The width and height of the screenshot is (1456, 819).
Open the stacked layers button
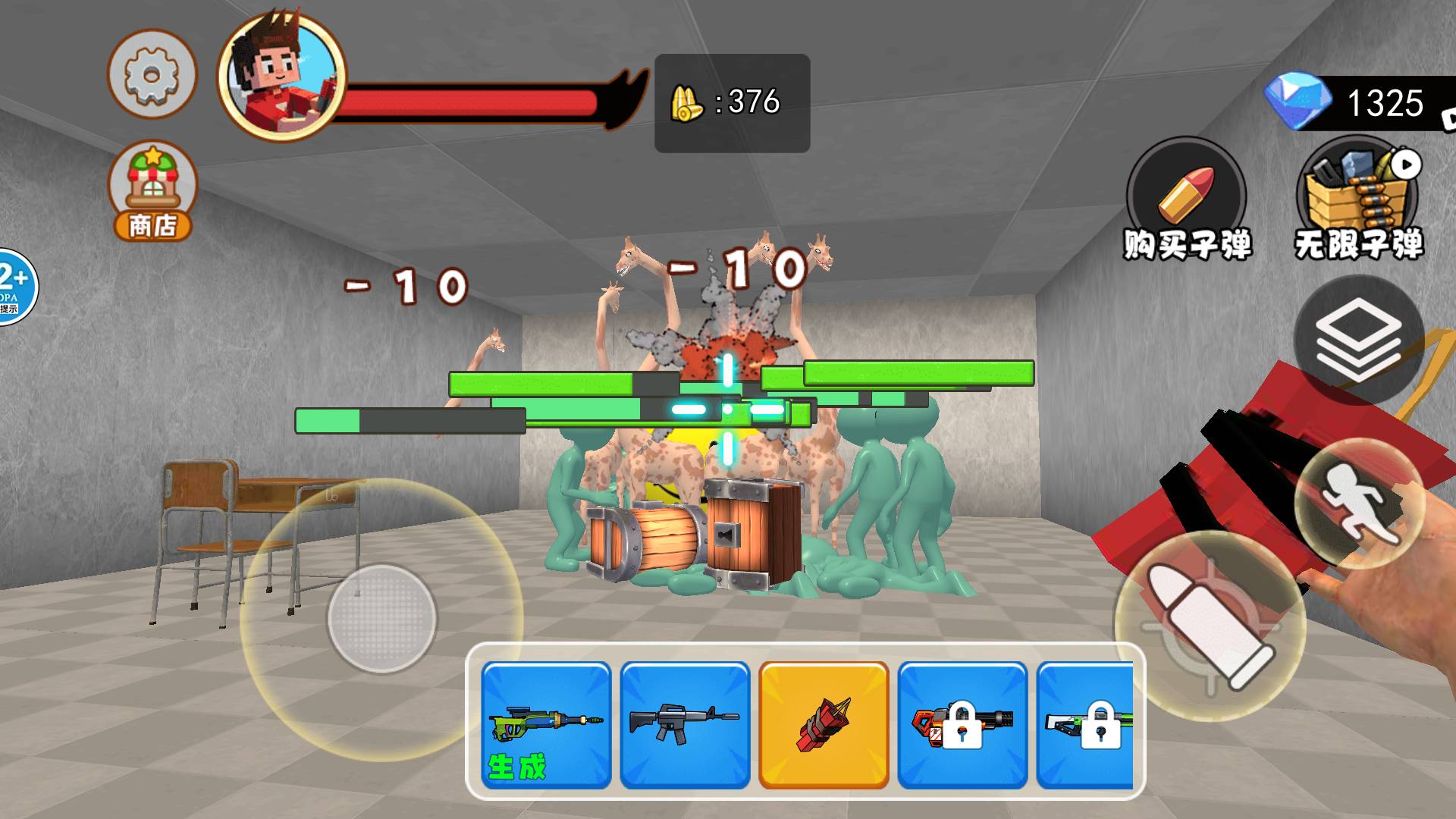[x=1358, y=339]
